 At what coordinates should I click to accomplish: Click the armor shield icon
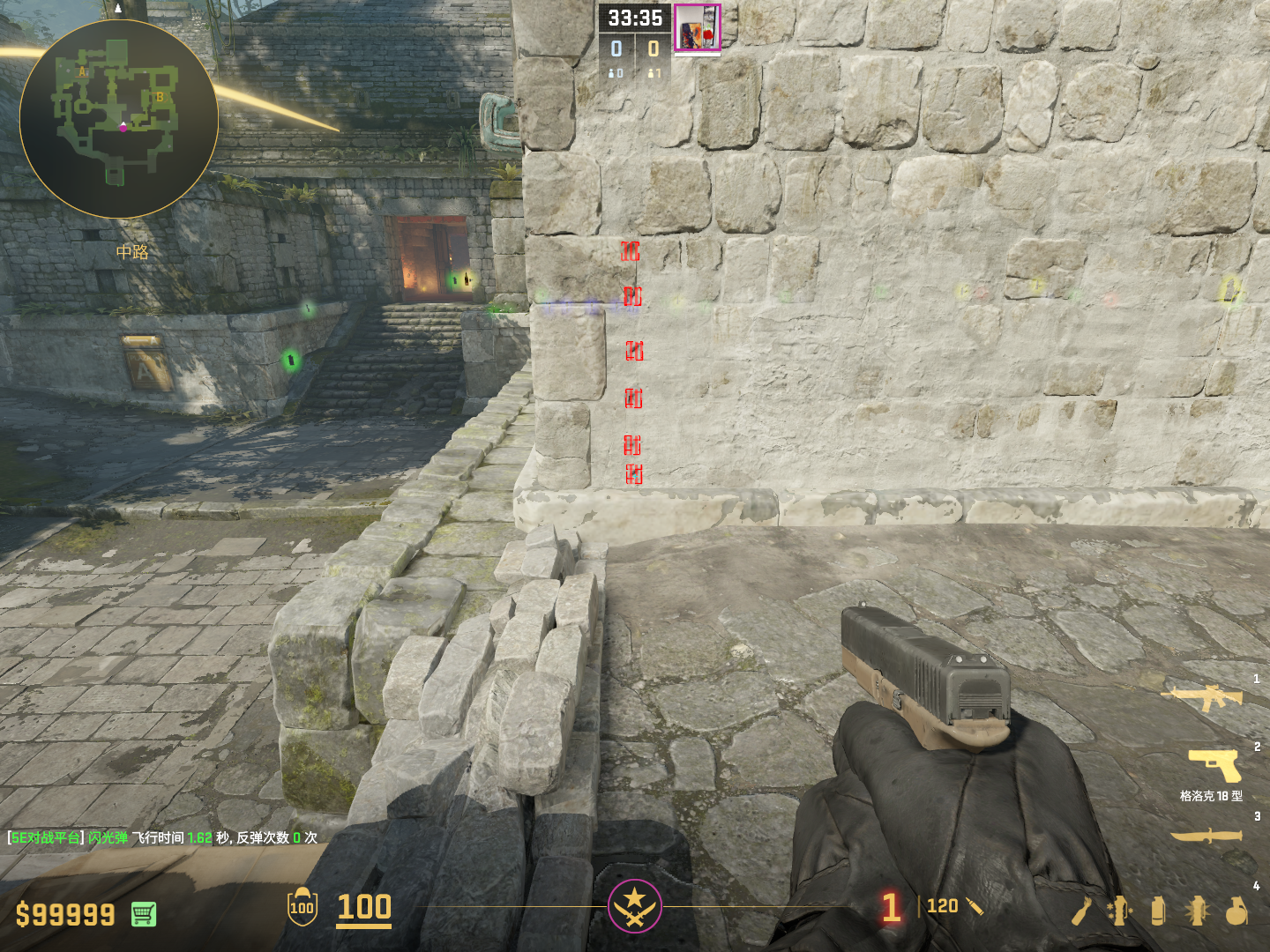(x=303, y=907)
